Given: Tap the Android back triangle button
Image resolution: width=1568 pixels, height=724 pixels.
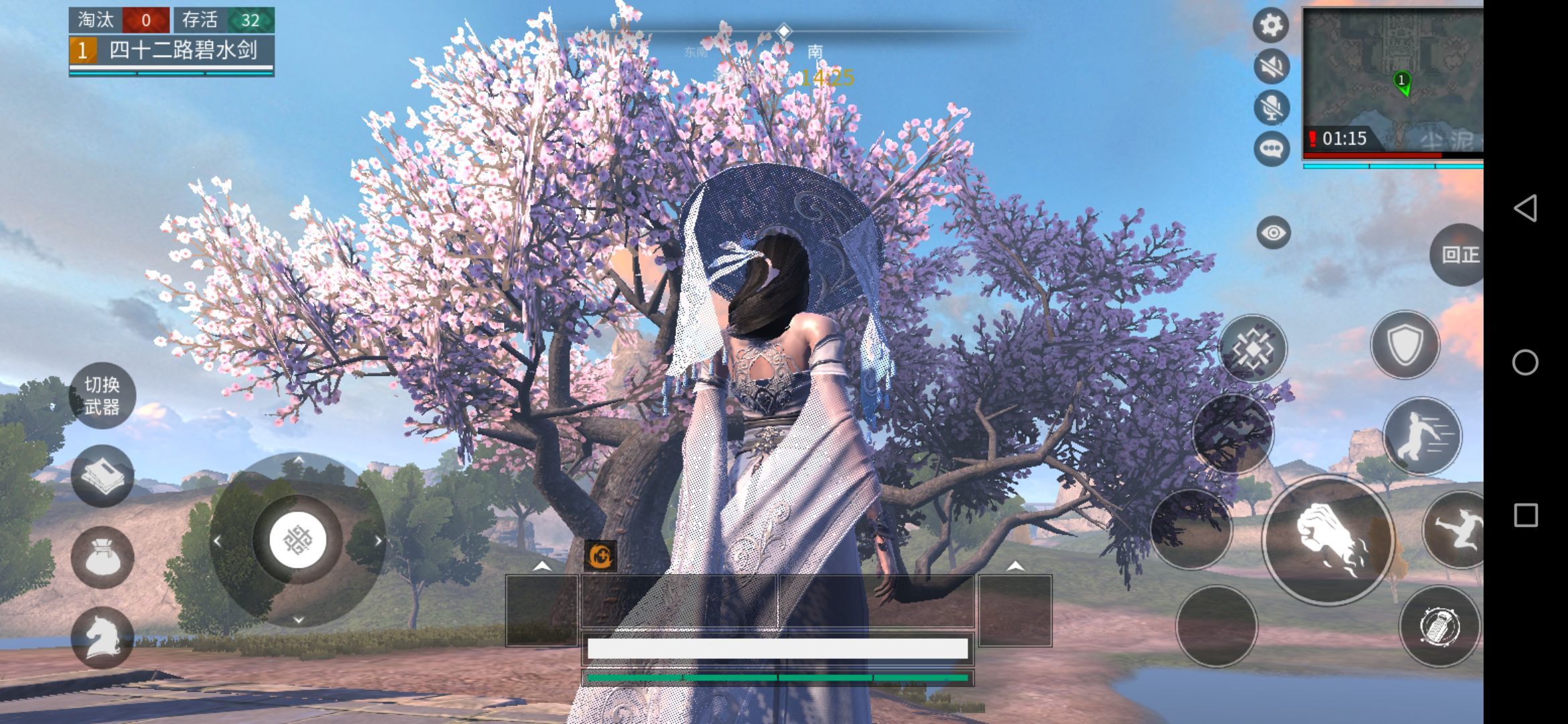Looking at the screenshot, I should (x=1525, y=208).
